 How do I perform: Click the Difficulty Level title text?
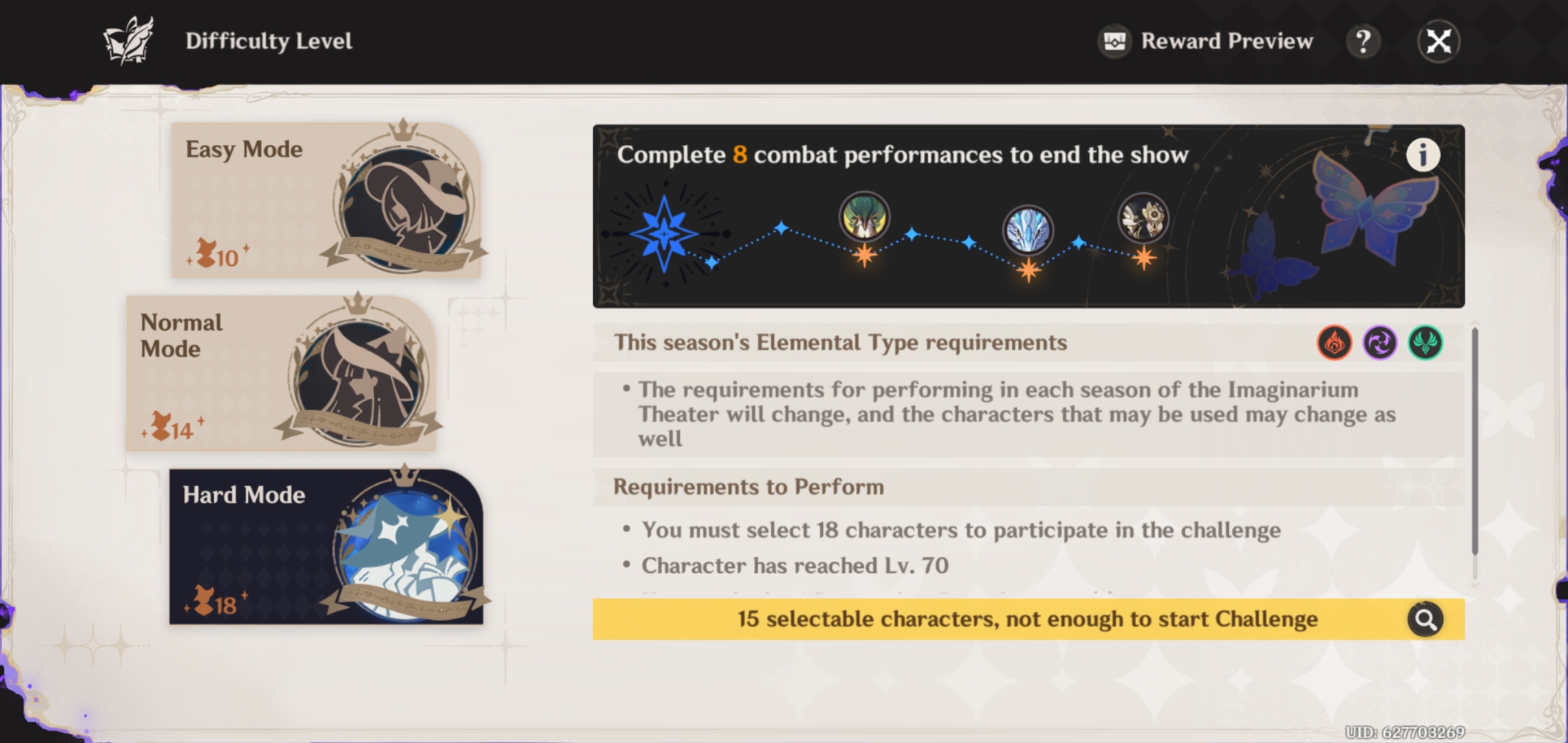269,41
